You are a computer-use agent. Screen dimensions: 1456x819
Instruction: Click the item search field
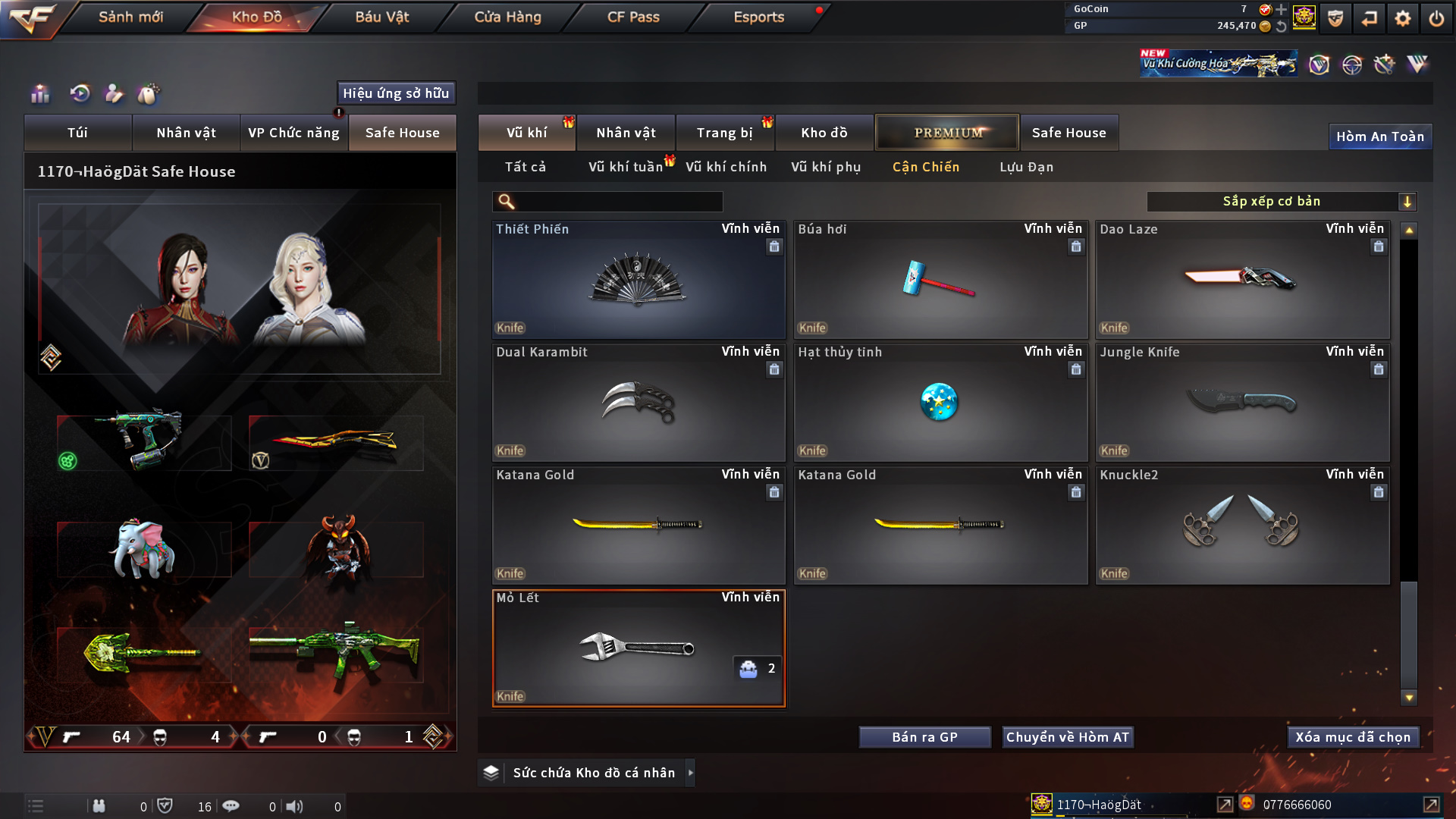tap(618, 202)
